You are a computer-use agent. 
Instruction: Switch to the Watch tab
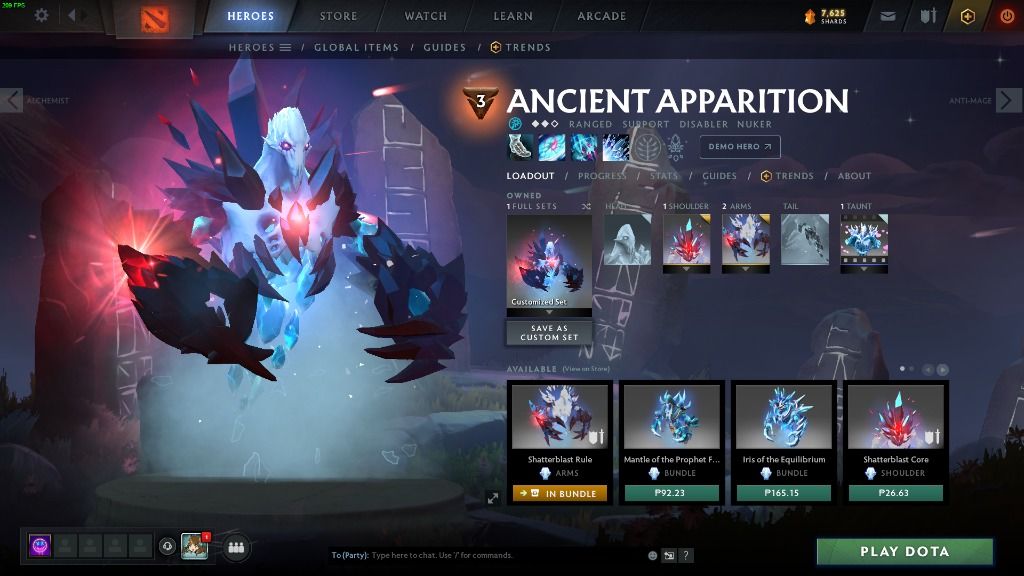coord(425,16)
